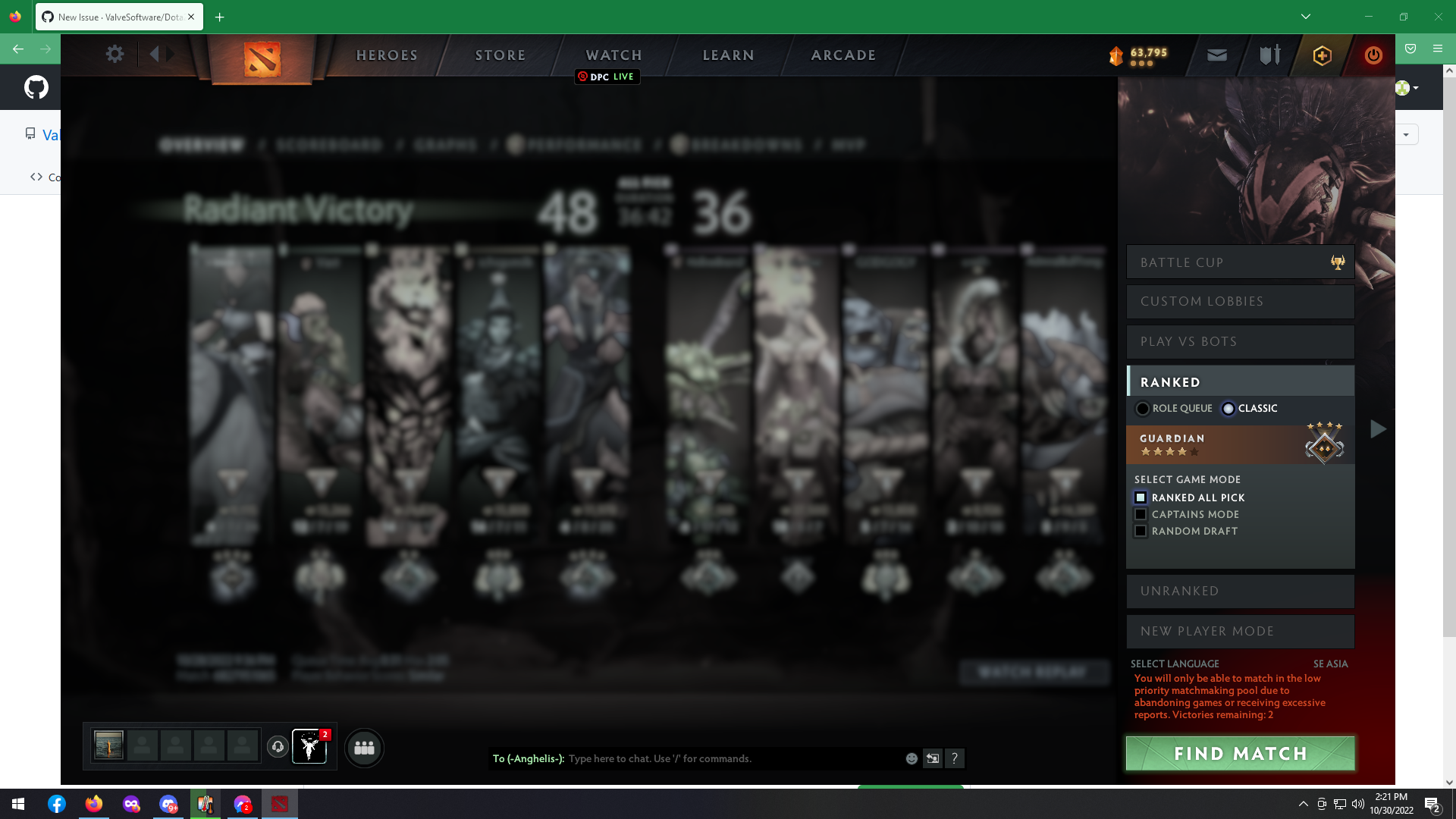Check the Captains Mode game mode

[x=1141, y=514]
